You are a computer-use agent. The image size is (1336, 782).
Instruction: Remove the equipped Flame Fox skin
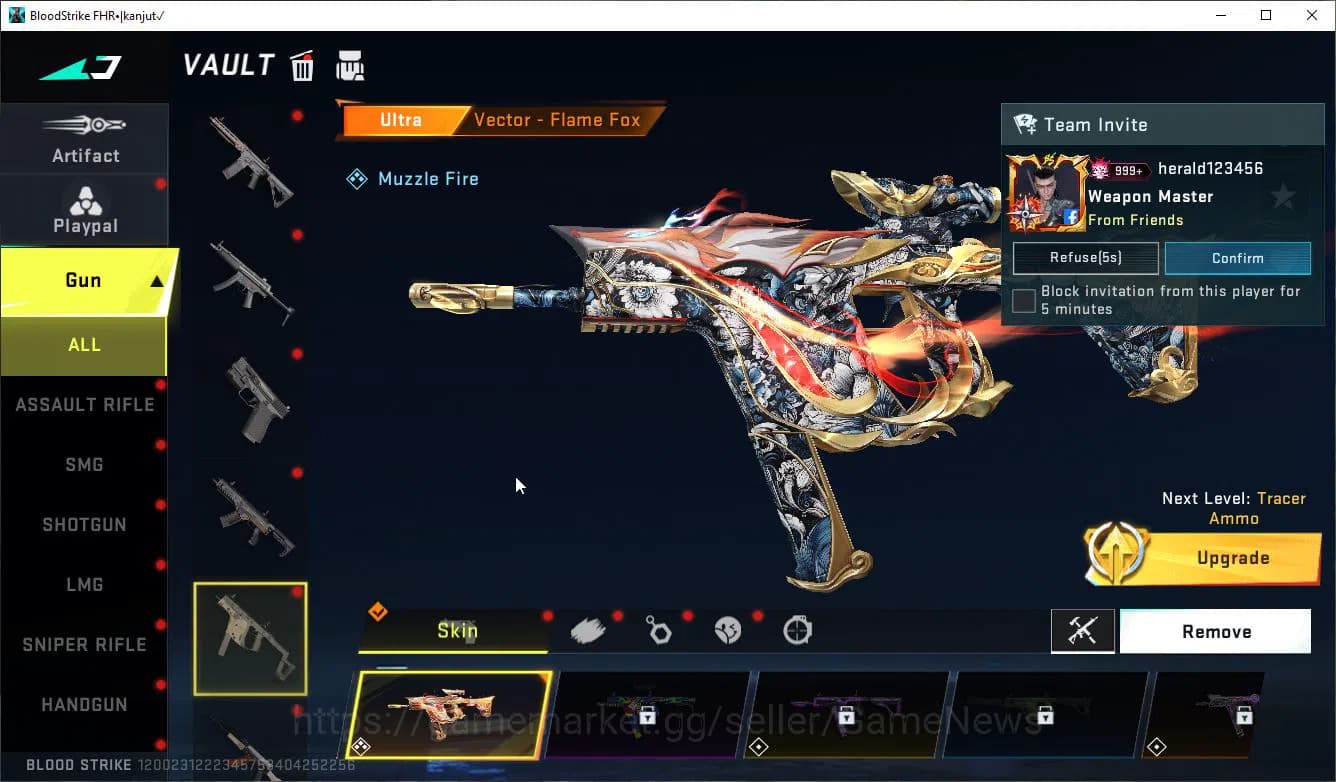pyautogui.click(x=1216, y=631)
